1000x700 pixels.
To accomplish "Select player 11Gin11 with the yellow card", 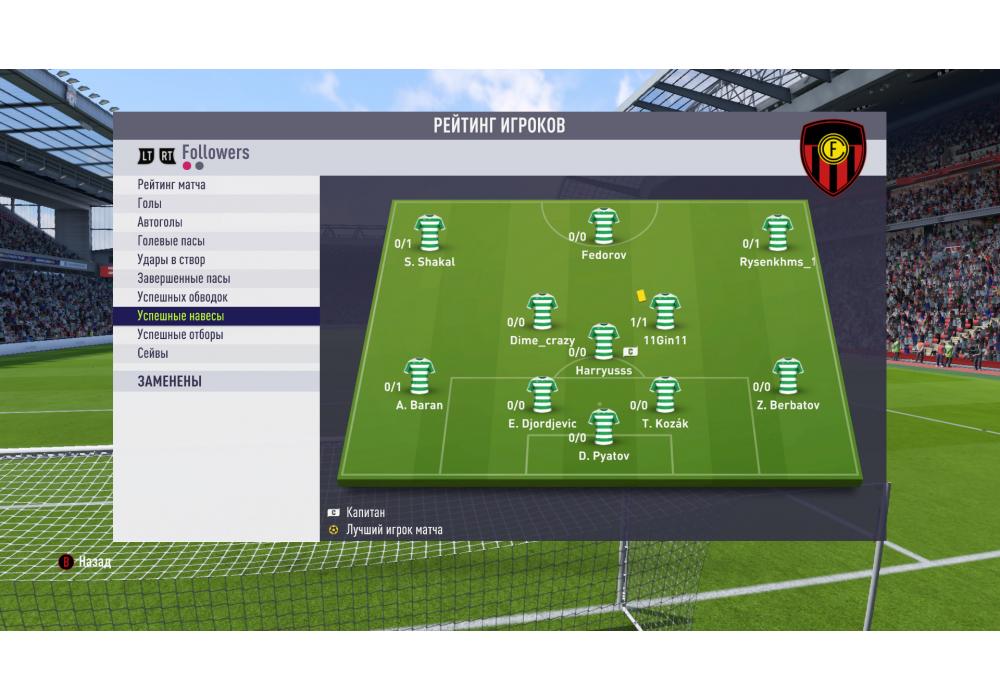I will tap(664, 312).
